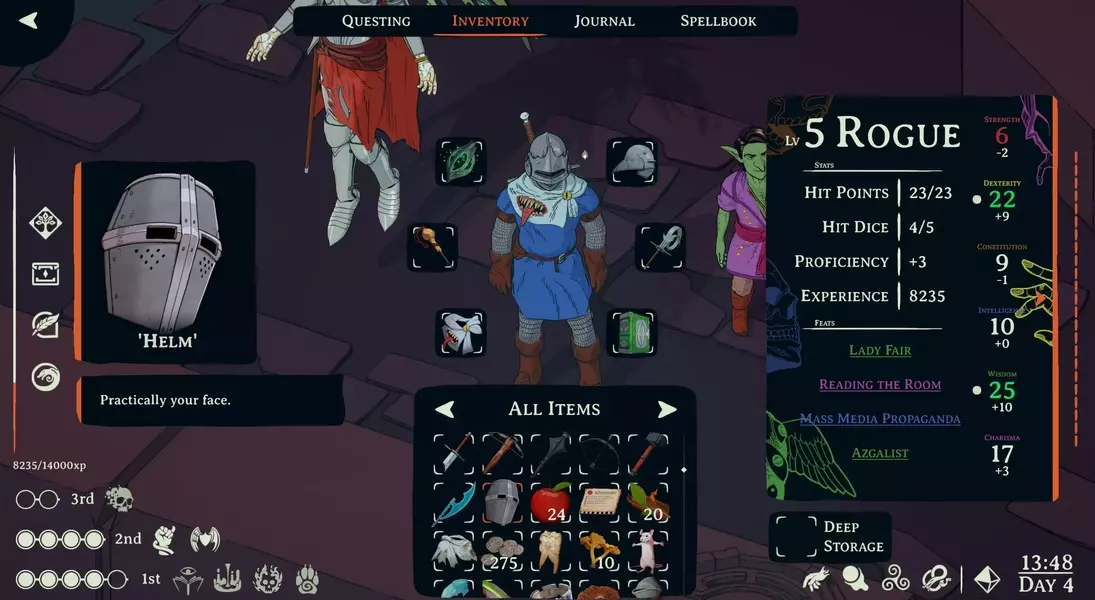Open the tree emblem side menu icon

(x=46, y=221)
